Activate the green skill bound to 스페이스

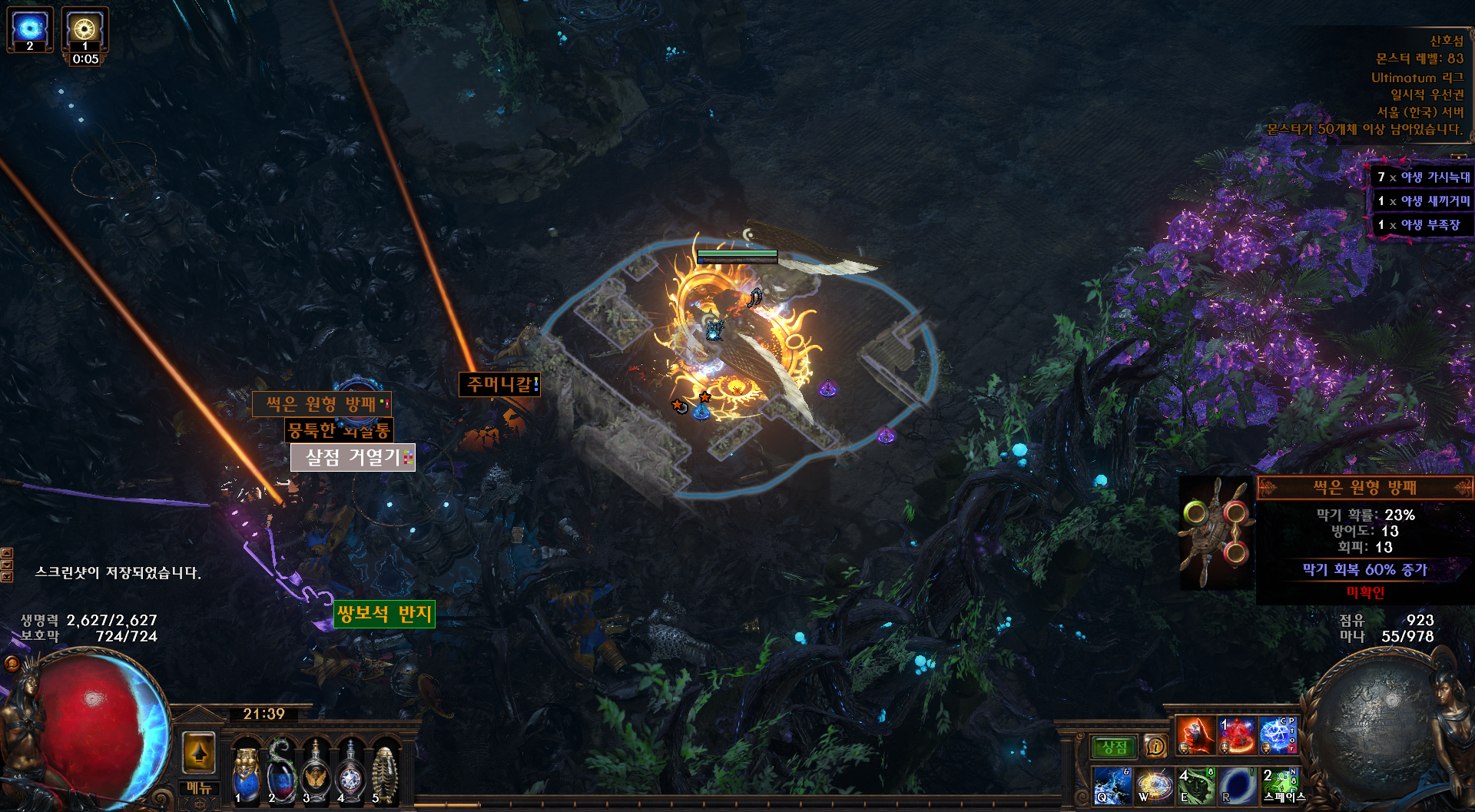1279,784
